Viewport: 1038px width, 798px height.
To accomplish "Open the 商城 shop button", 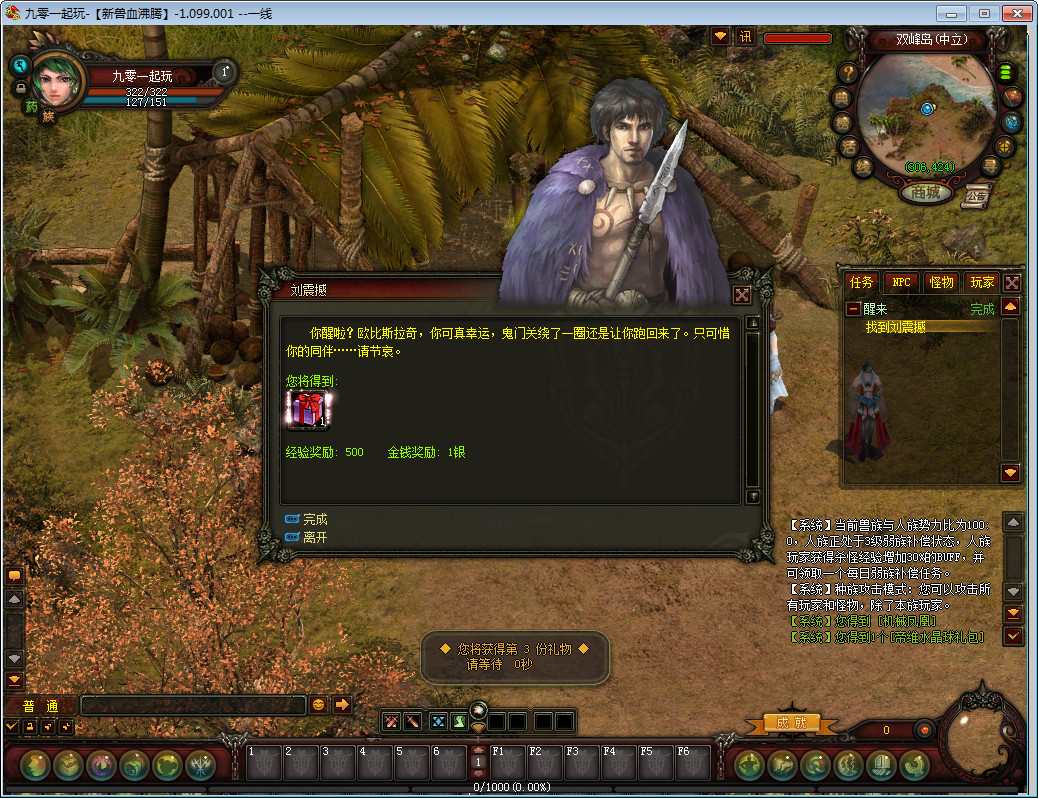I will pyautogui.click(x=926, y=193).
